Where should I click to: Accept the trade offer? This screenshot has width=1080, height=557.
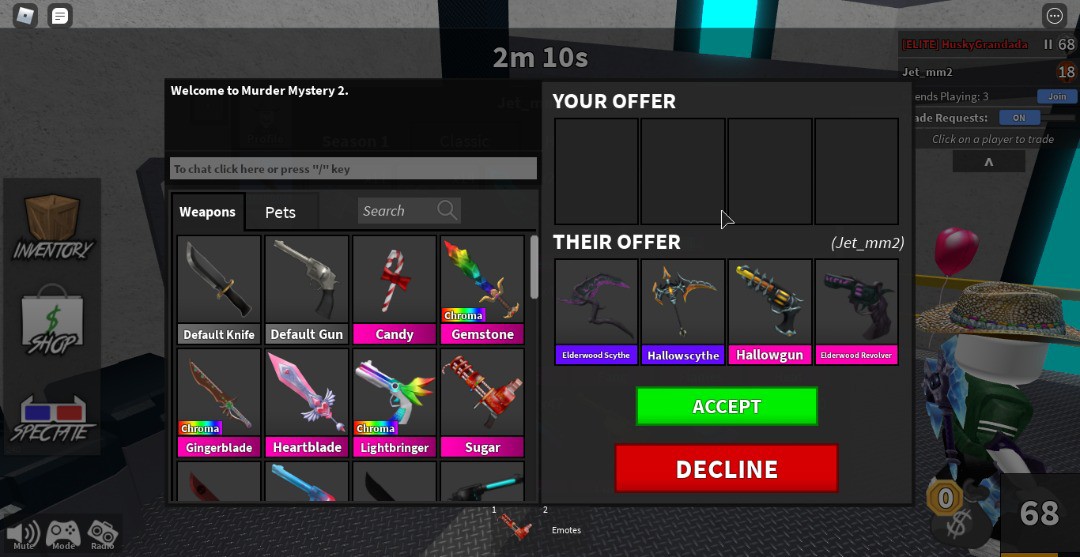[726, 406]
